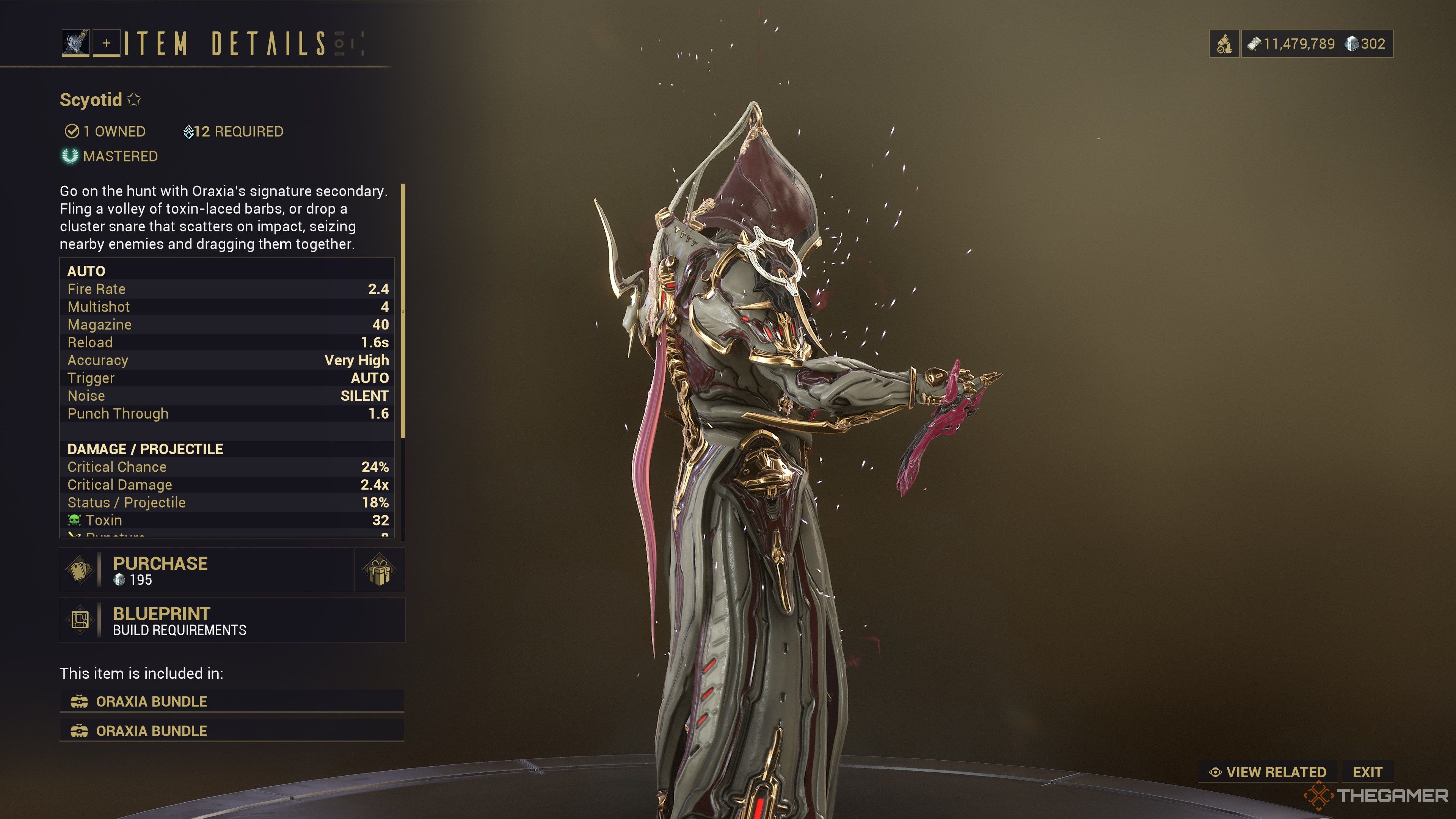Purchase Scyotid for 195 platinum

coord(206,570)
